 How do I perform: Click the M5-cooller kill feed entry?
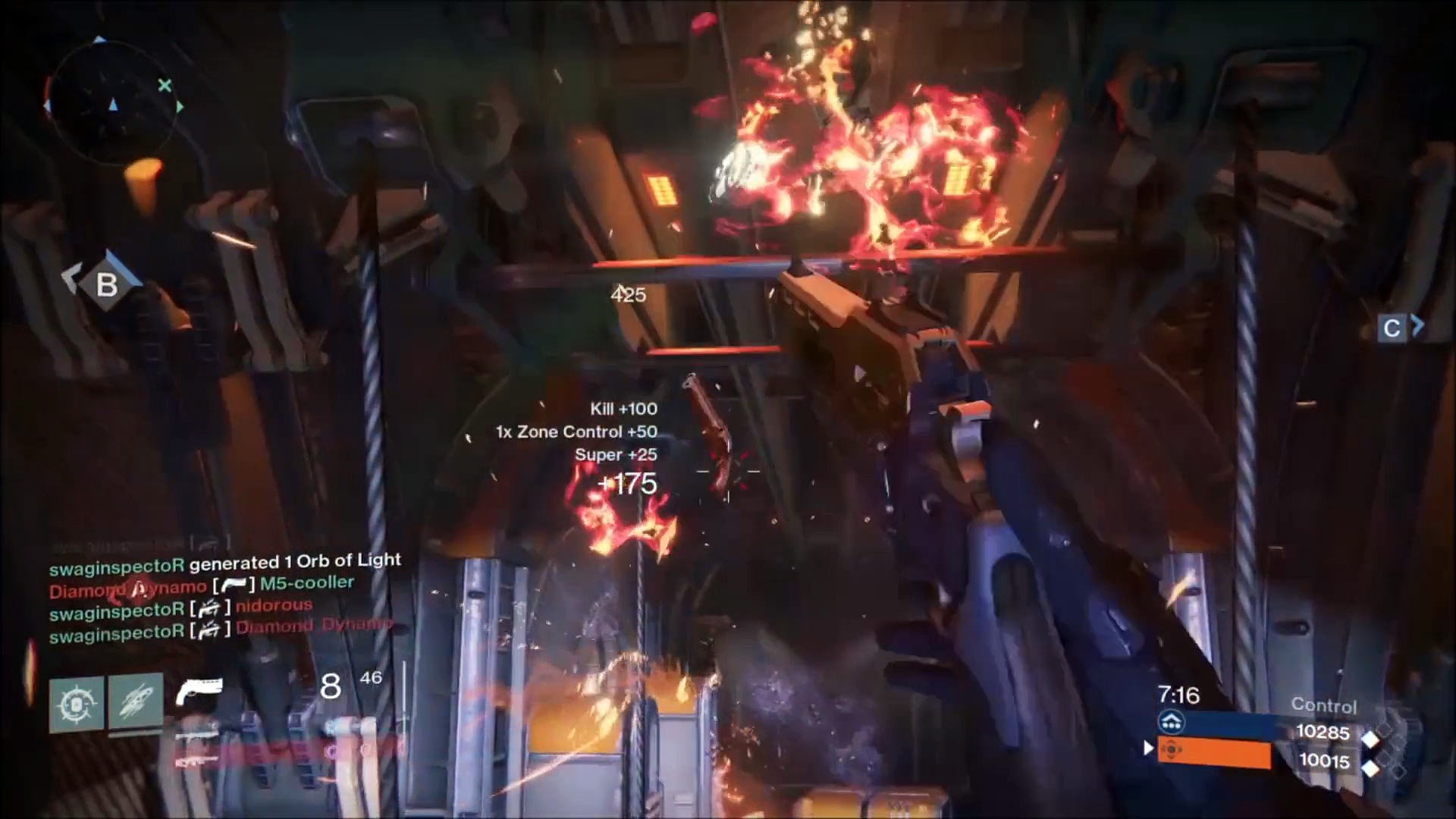click(x=202, y=585)
